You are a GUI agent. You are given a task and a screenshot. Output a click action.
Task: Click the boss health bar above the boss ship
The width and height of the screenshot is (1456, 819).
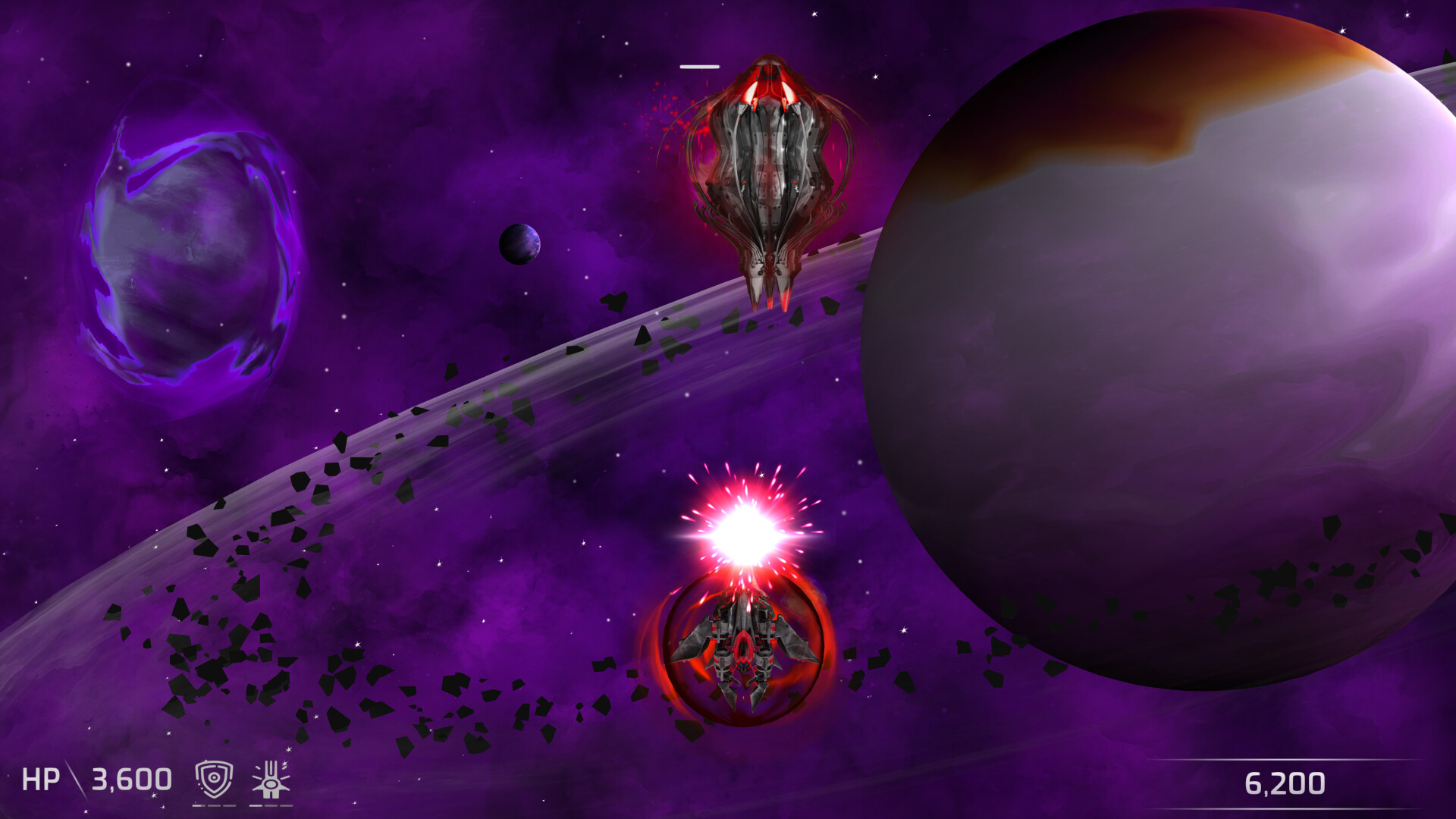pos(699,66)
